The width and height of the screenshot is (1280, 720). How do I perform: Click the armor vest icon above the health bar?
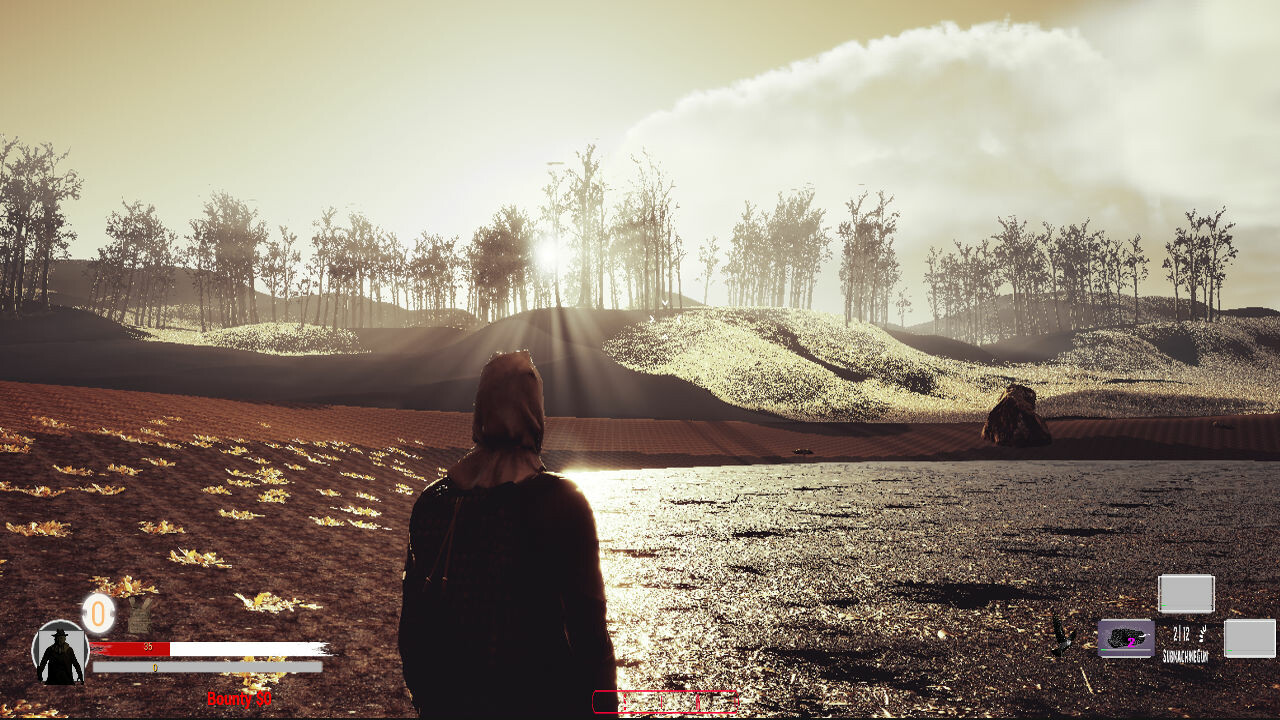click(140, 615)
